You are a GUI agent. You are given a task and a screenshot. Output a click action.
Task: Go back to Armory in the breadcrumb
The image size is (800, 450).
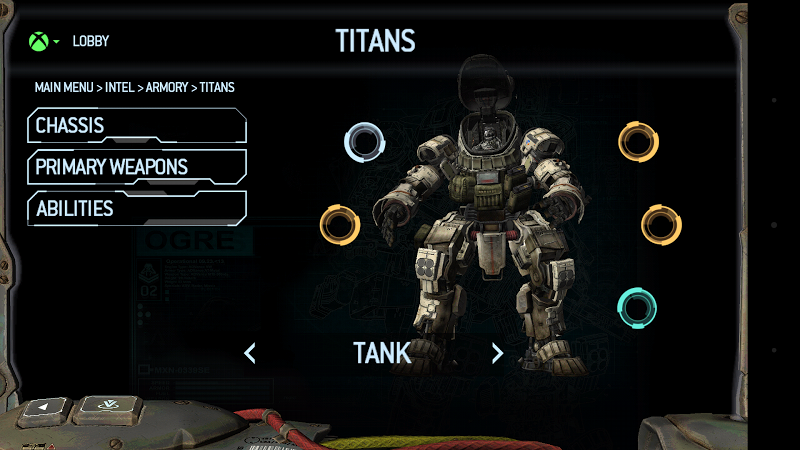(x=167, y=88)
